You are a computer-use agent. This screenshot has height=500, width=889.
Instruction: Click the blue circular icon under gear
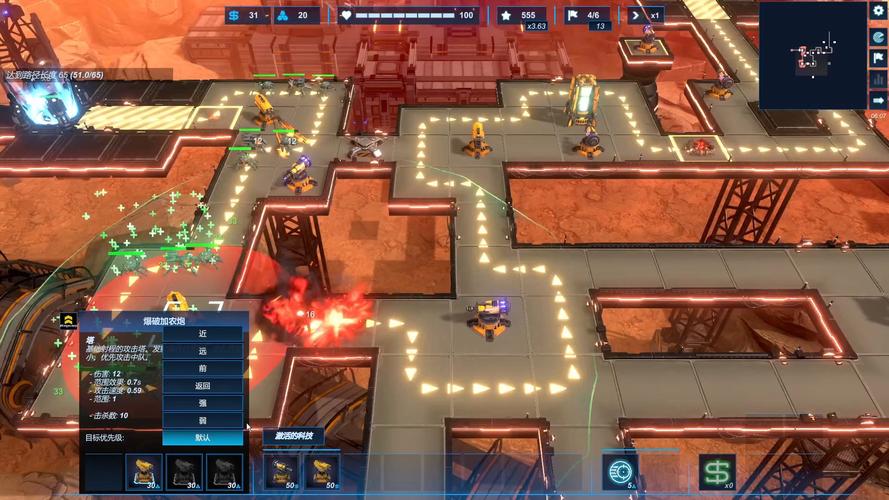pyautogui.click(x=879, y=35)
